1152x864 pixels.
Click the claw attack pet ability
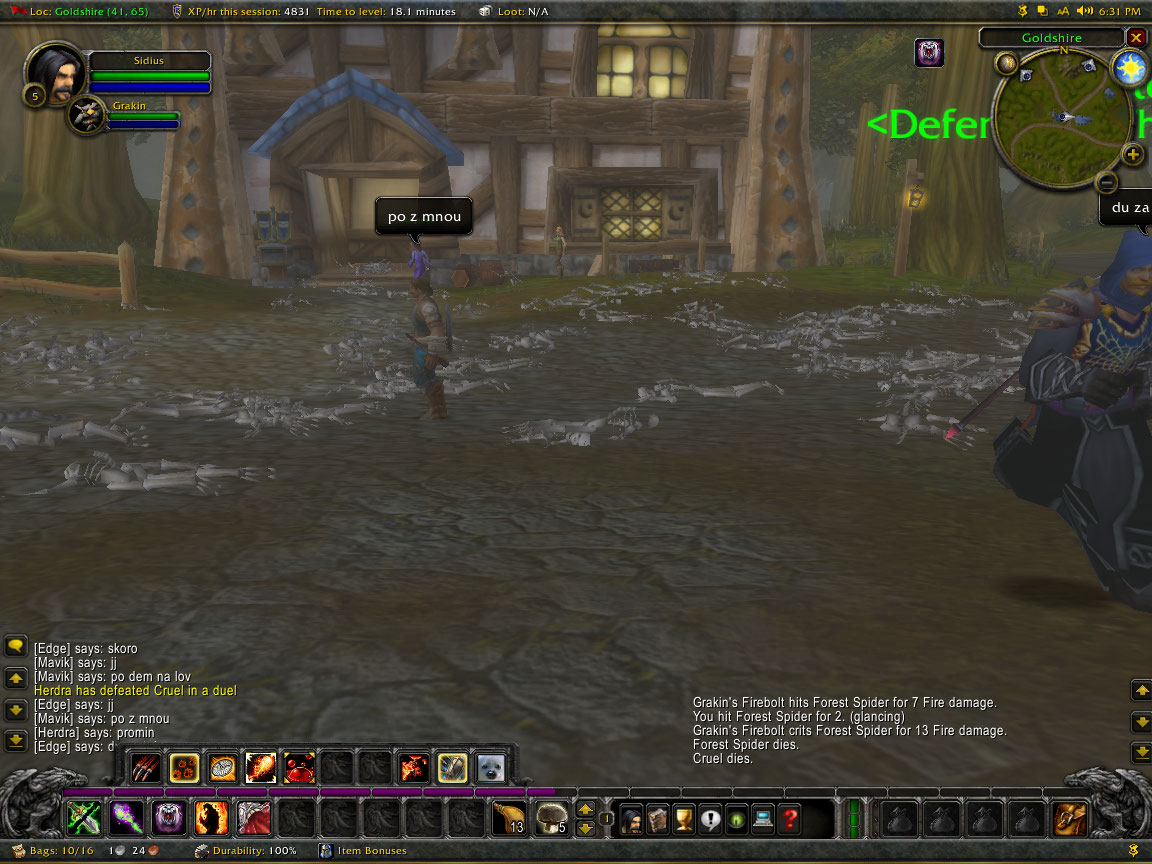tap(146, 768)
